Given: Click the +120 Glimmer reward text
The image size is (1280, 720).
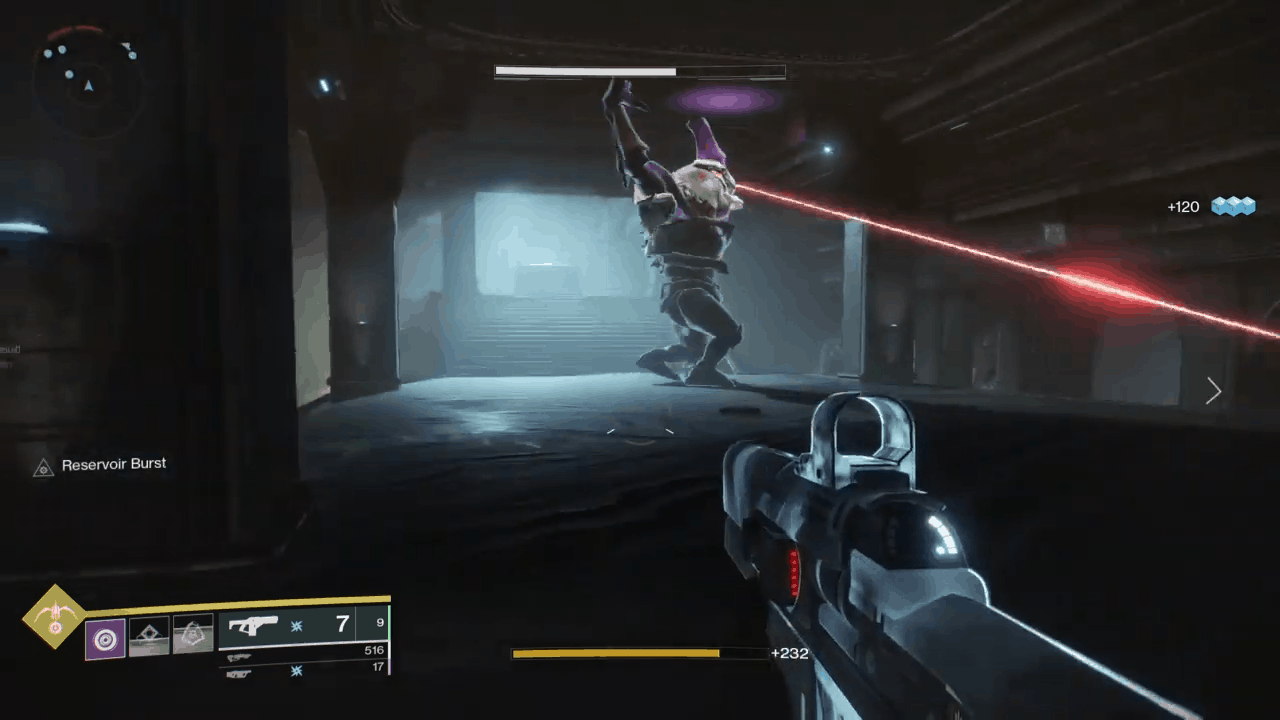Looking at the screenshot, I should click(1182, 207).
